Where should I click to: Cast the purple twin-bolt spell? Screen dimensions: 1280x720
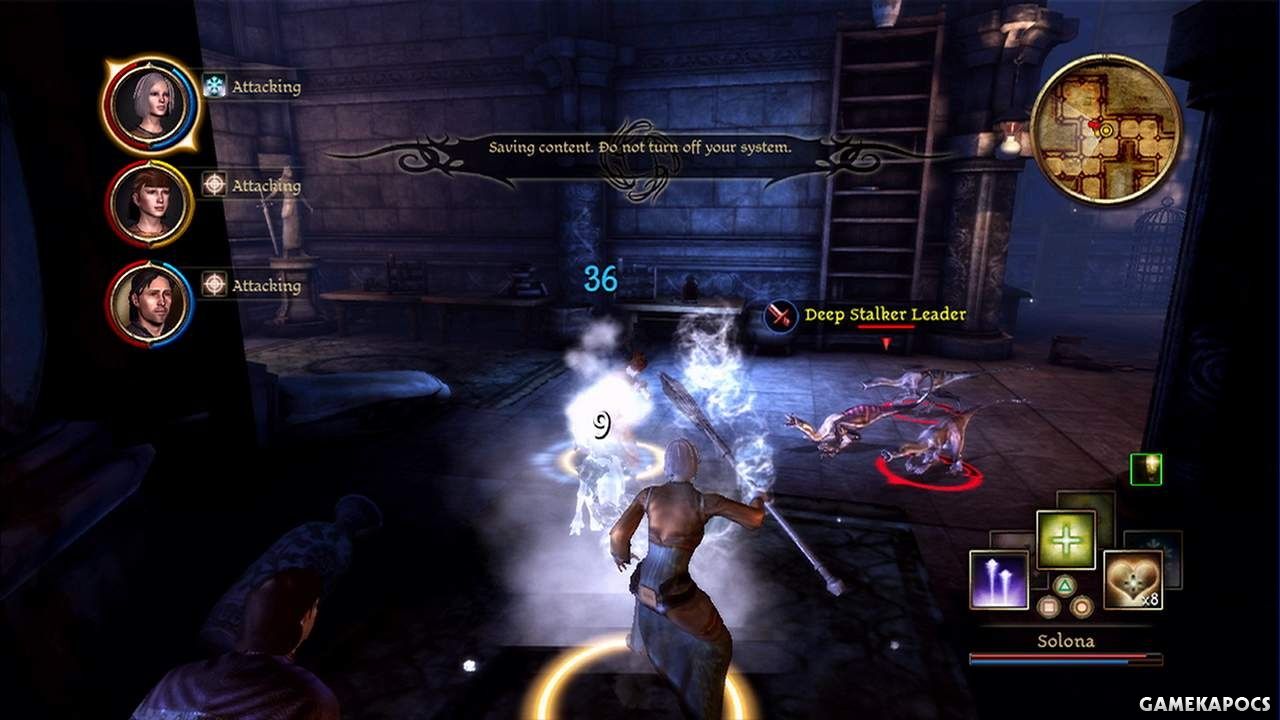tap(998, 580)
